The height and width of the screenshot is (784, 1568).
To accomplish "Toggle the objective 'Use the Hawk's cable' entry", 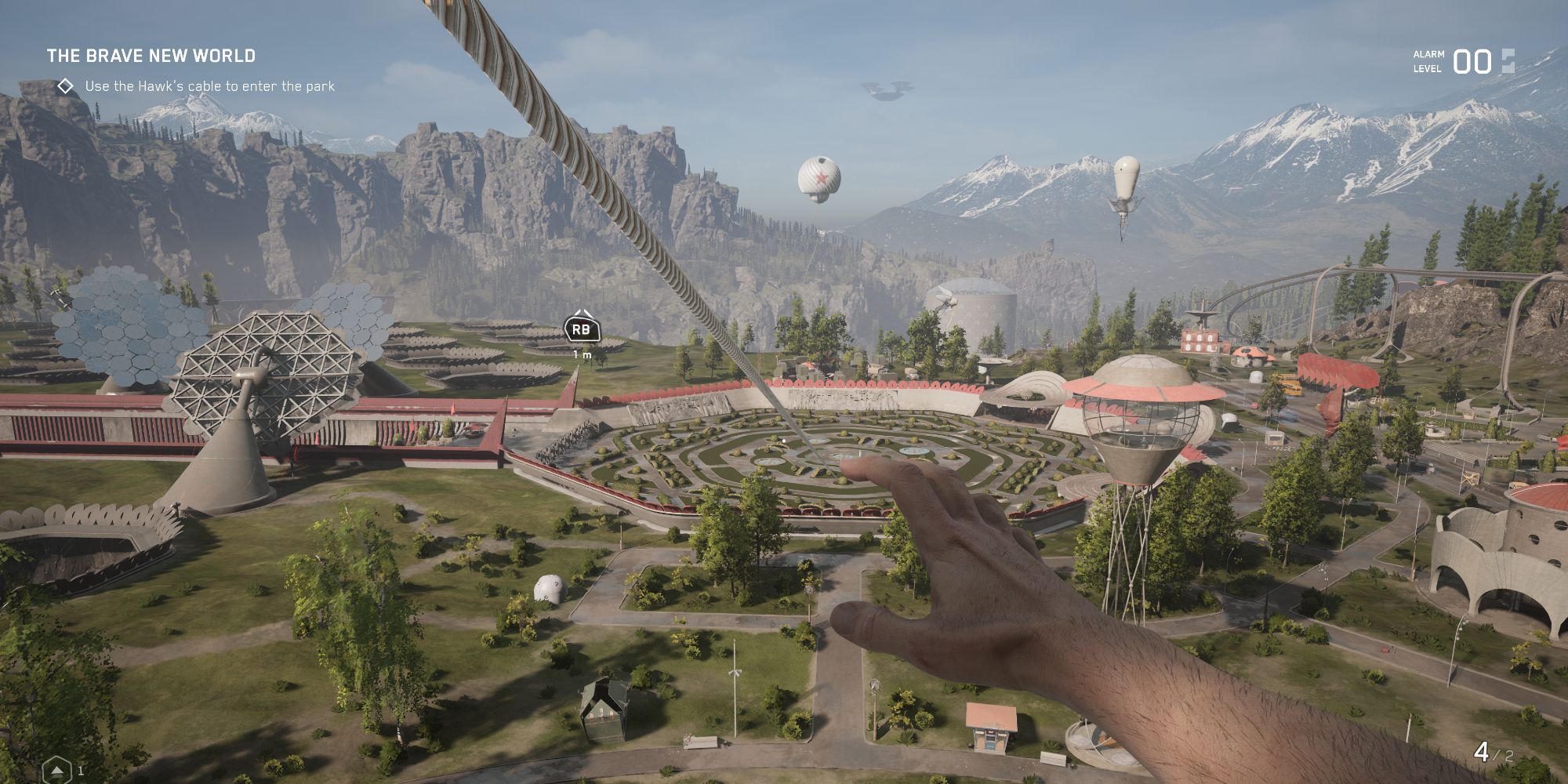I will tap(210, 88).
